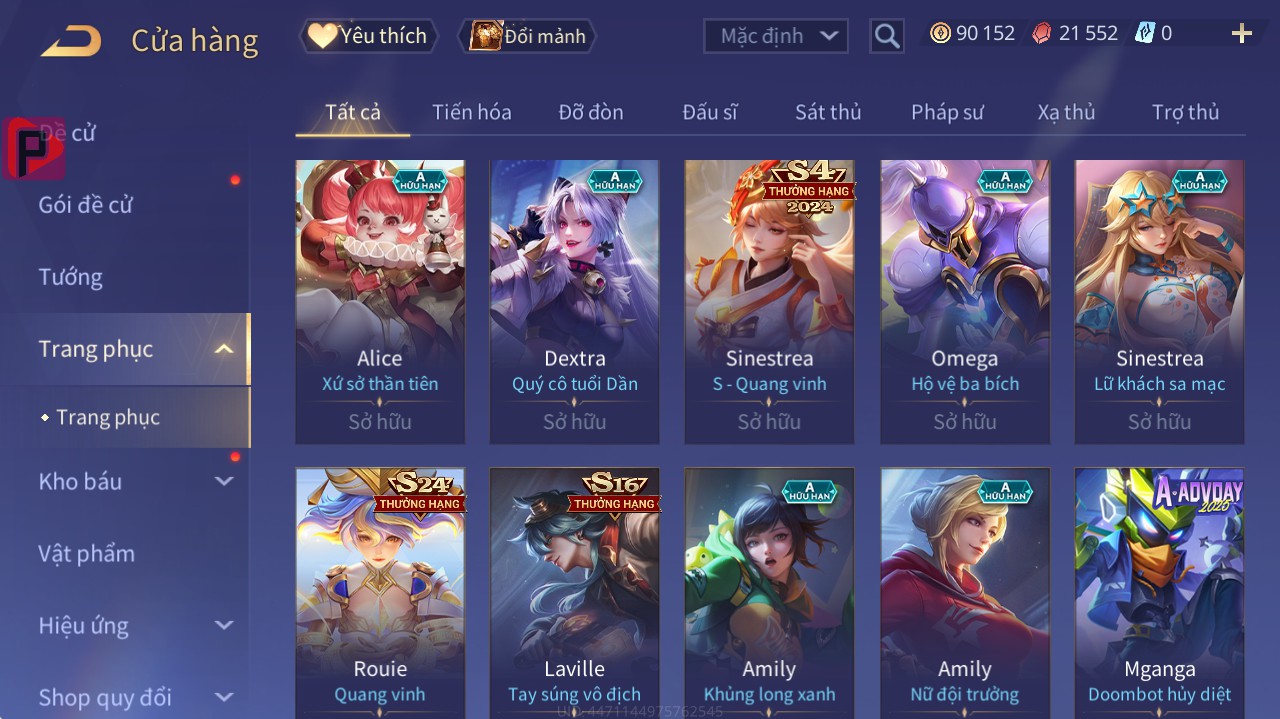
Task: Select the Đấu sĩ category tab
Action: [710, 112]
